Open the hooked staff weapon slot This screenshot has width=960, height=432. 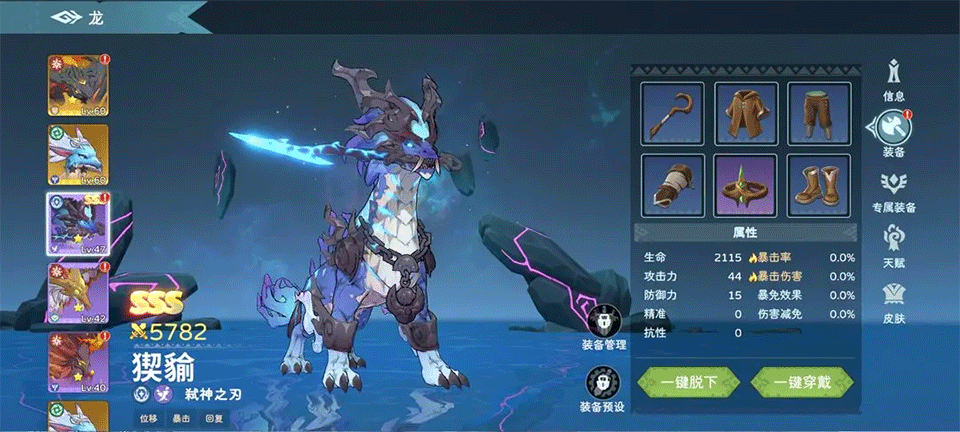(672, 113)
